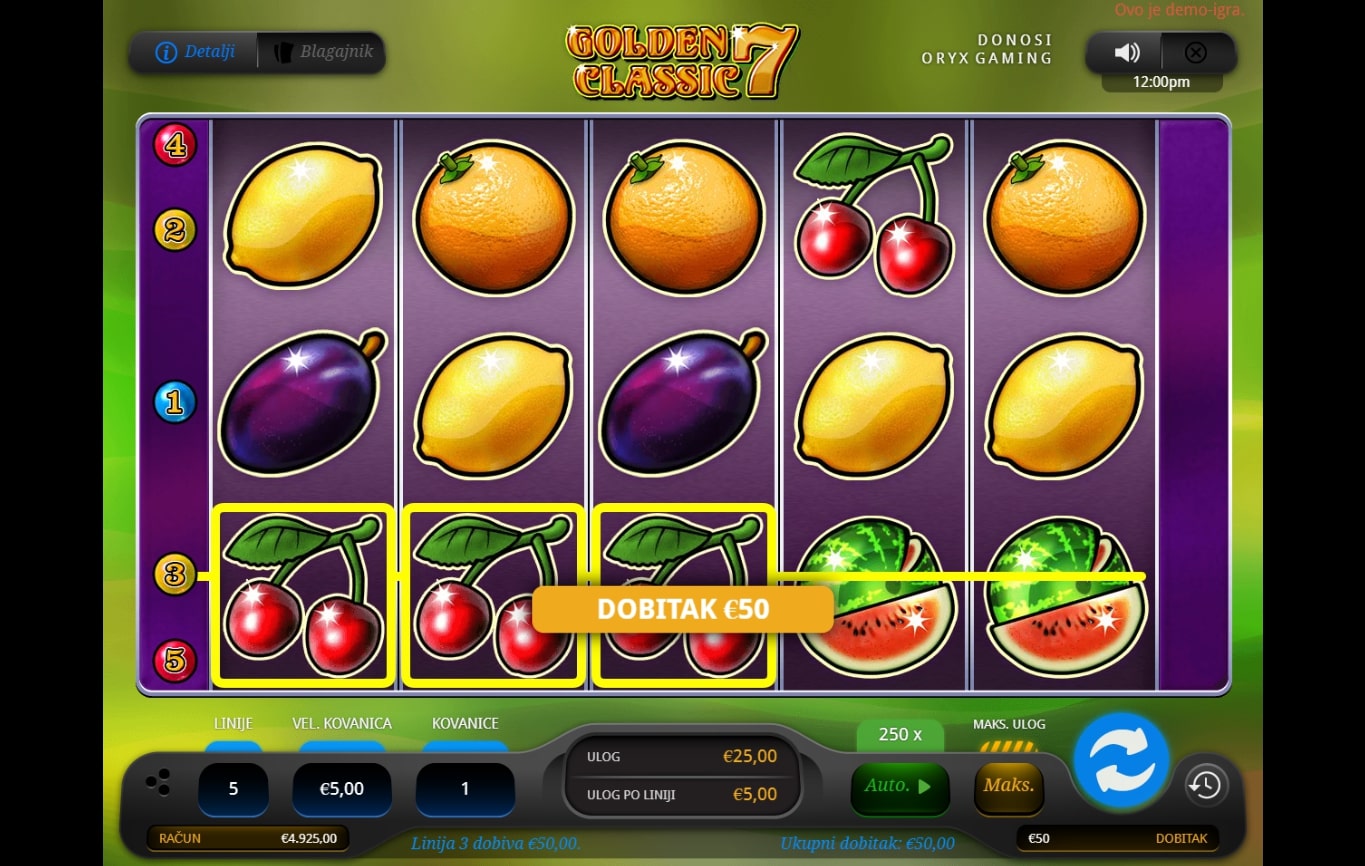1365x866 pixels.
Task: Open the spin history clock icon
Action: pyautogui.click(x=1205, y=785)
